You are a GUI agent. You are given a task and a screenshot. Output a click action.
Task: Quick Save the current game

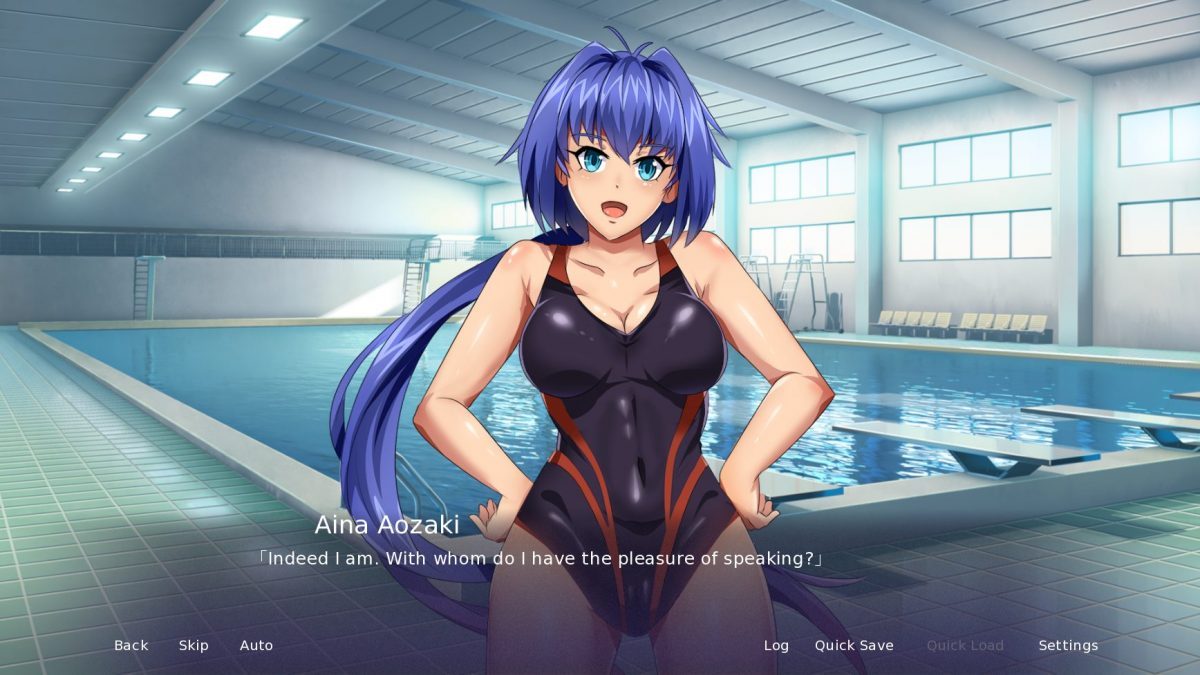click(854, 645)
